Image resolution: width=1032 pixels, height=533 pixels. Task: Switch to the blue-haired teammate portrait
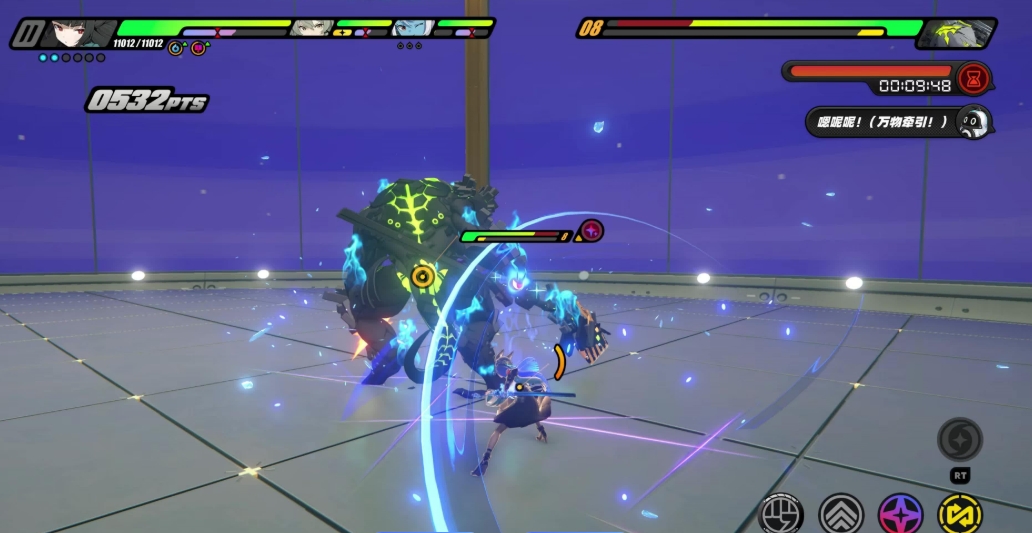[x=413, y=28]
